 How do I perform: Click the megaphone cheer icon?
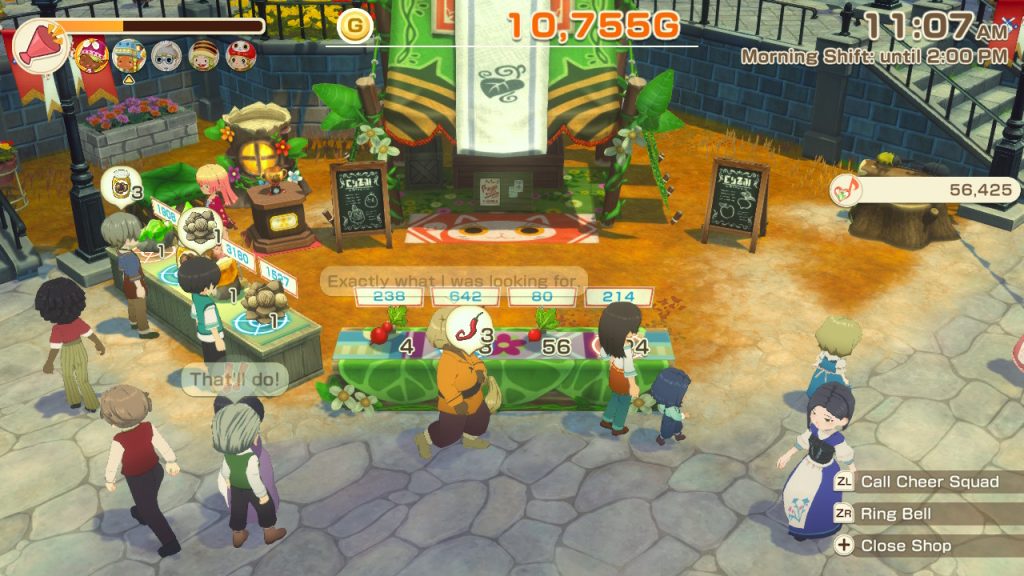41,46
